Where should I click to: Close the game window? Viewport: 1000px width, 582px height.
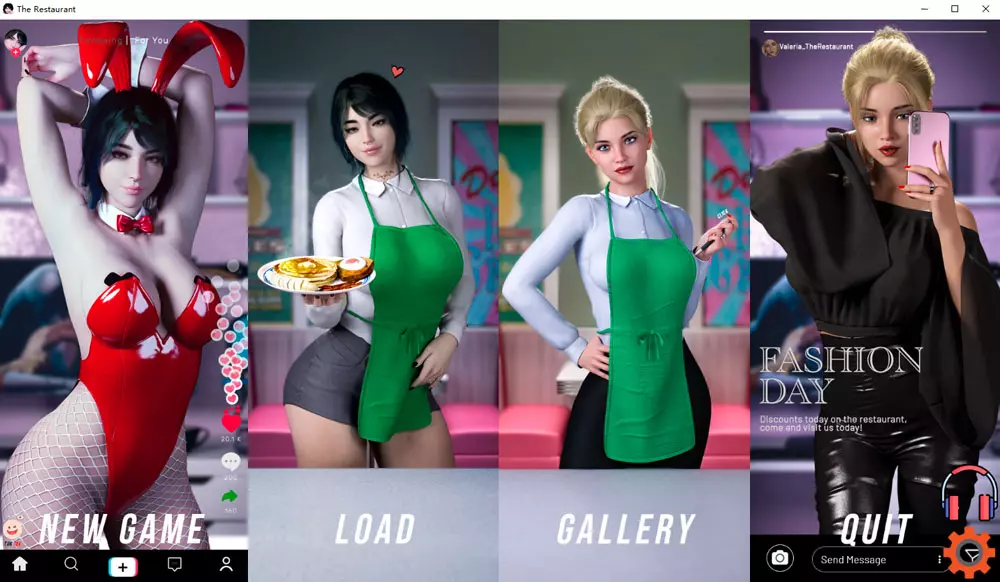click(982, 9)
